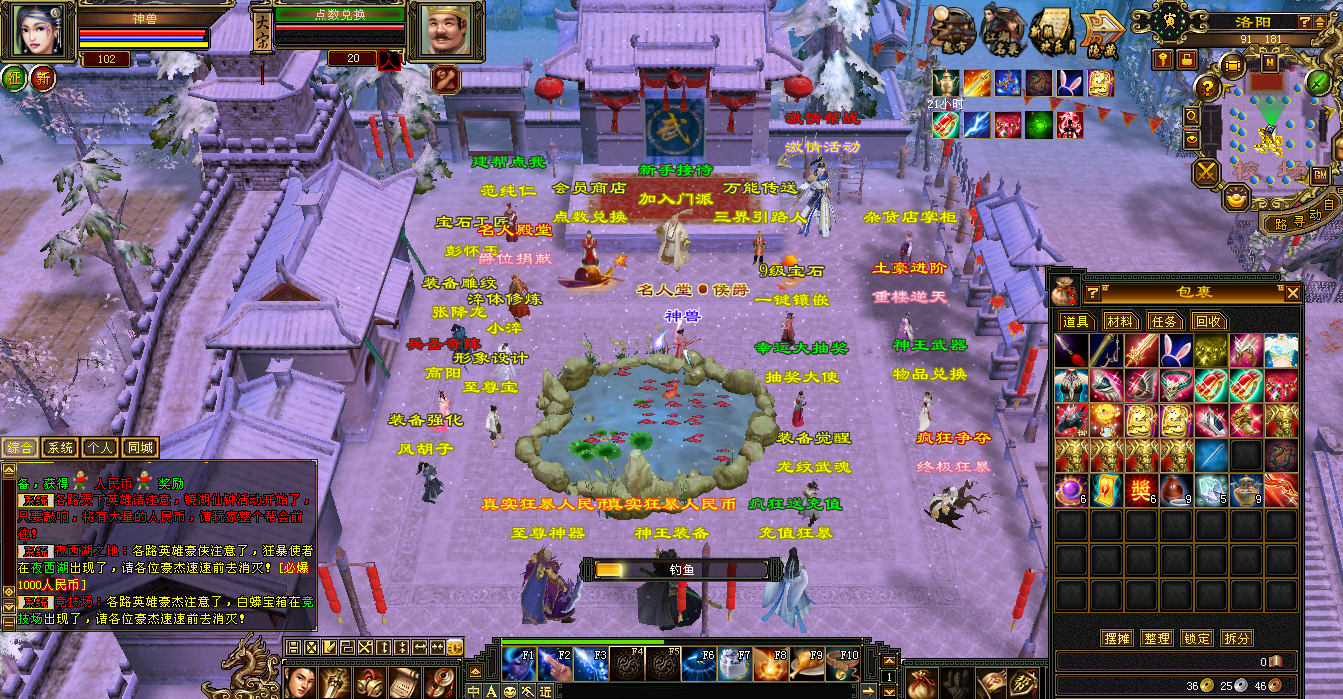Image resolution: width=1343 pixels, height=699 pixels.
Task: Switch to the 材料 materials tab
Action: (x=1120, y=321)
